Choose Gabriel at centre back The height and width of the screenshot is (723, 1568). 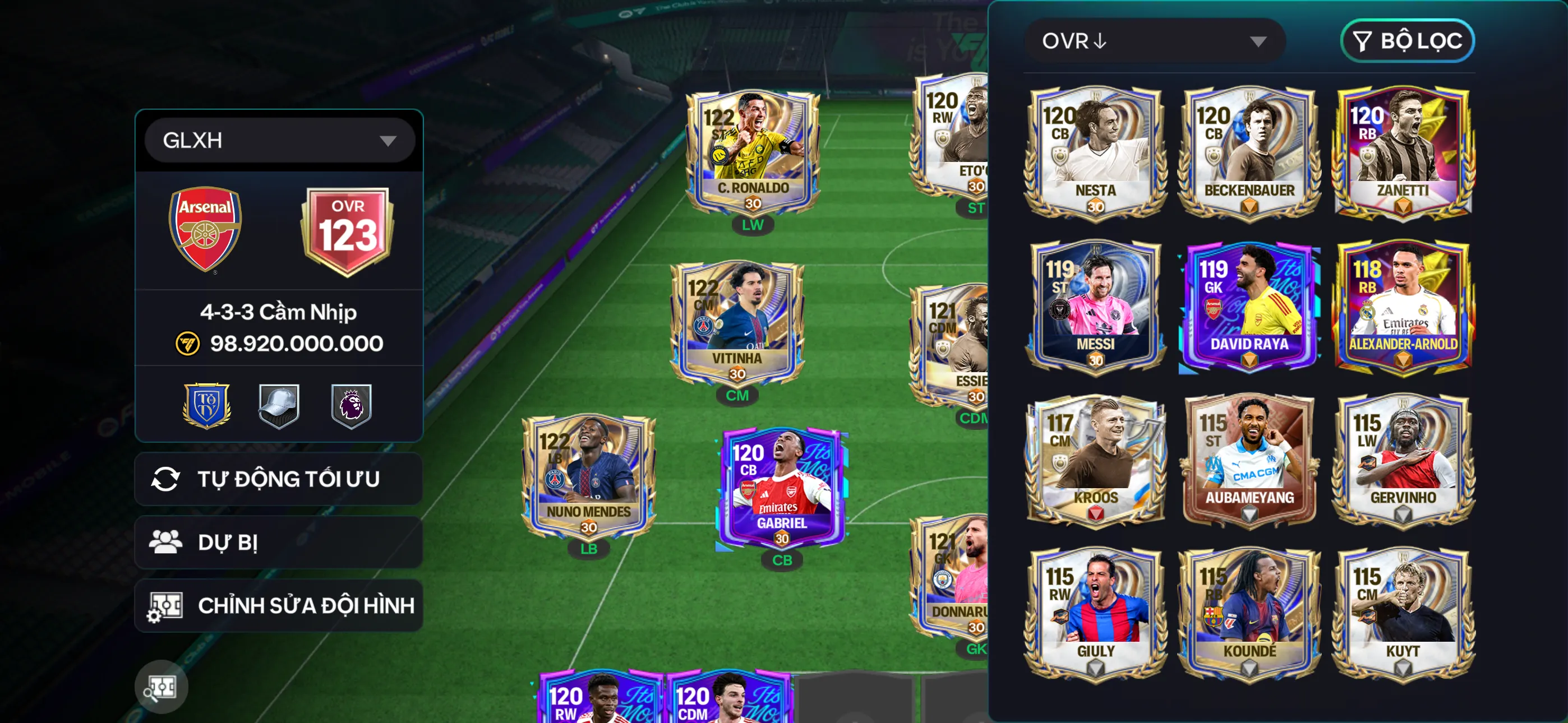pos(782,487)
